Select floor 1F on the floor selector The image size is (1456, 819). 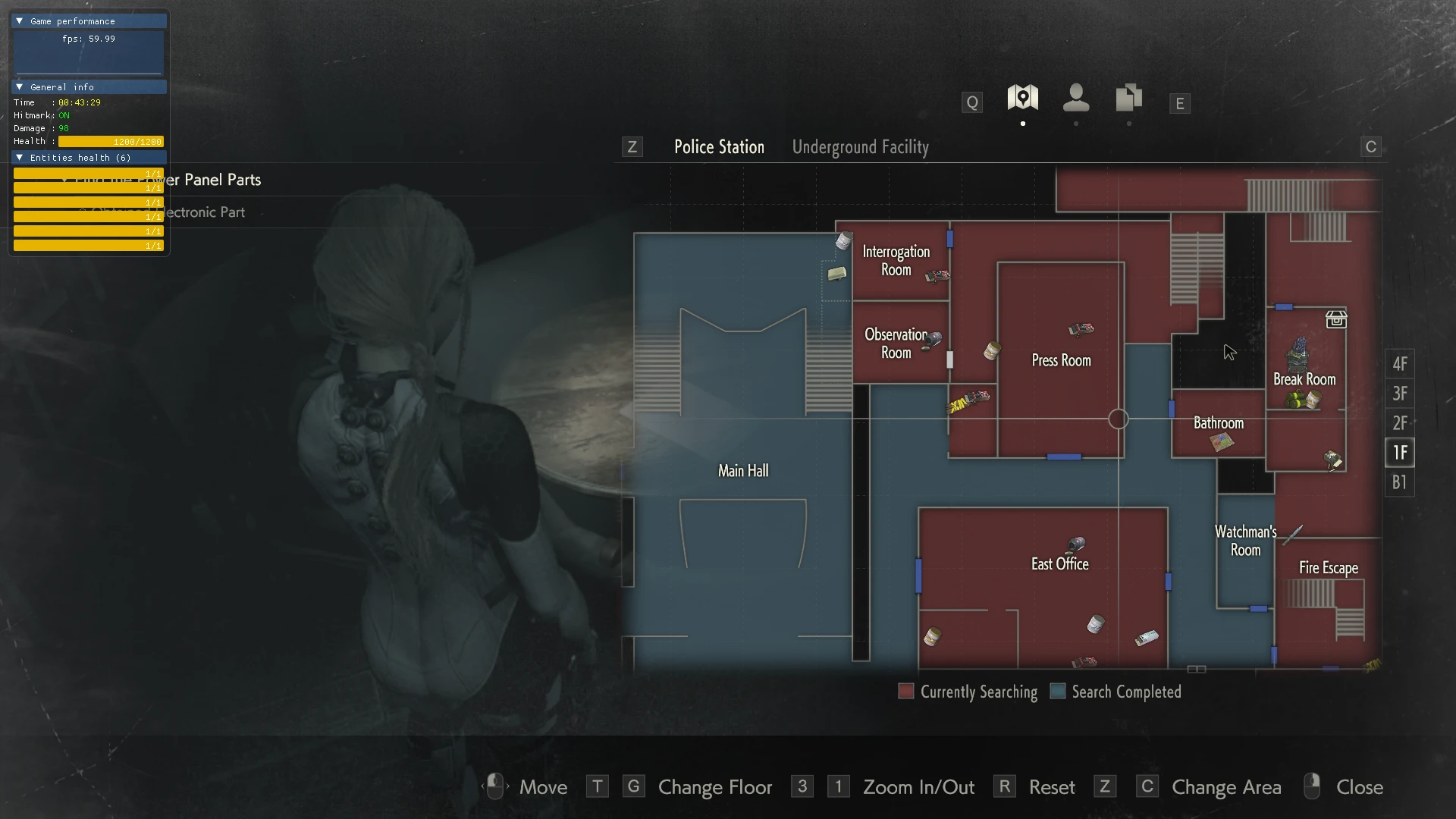(1399, 453)
